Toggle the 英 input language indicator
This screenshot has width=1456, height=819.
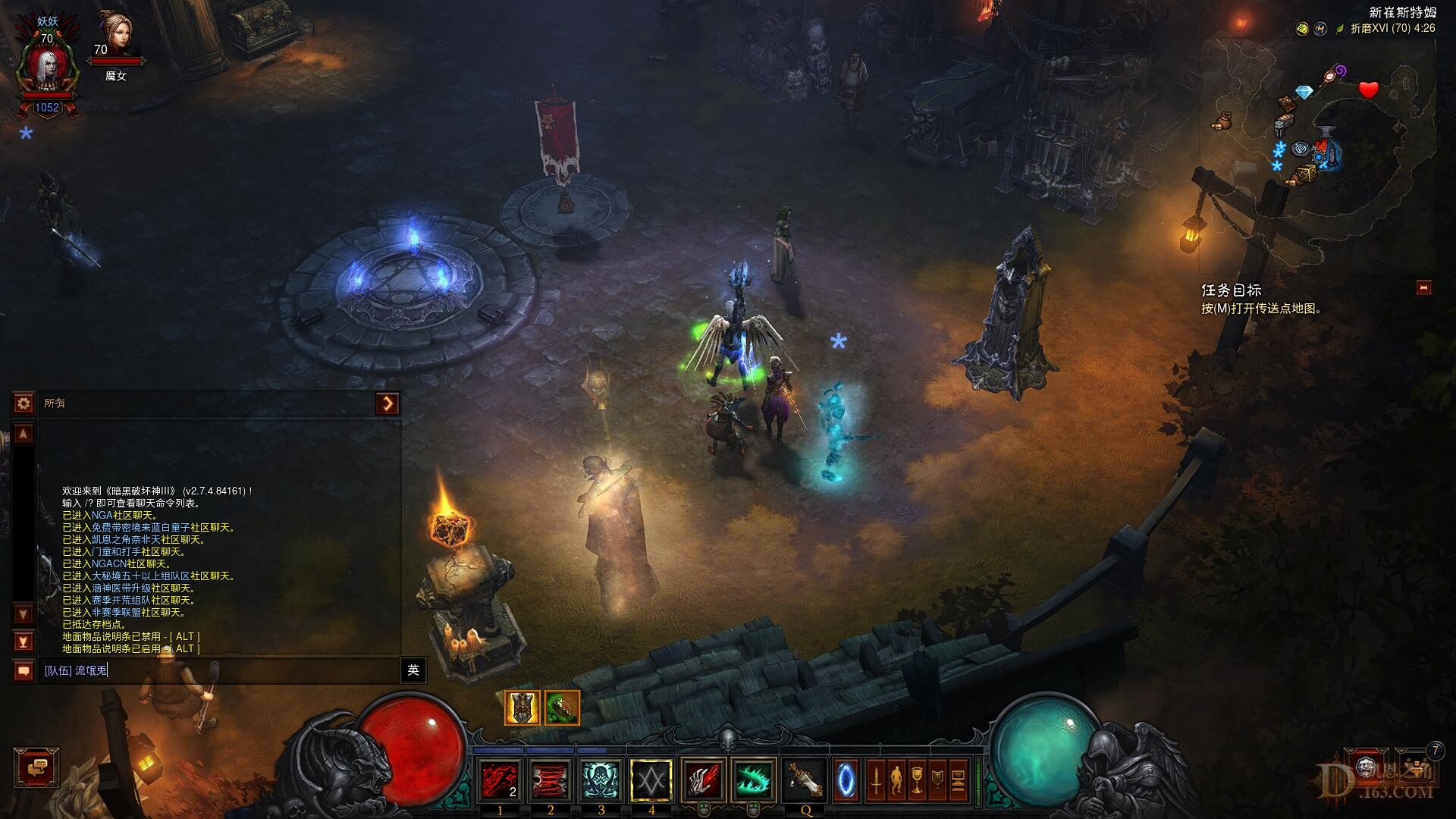[413, 670]
